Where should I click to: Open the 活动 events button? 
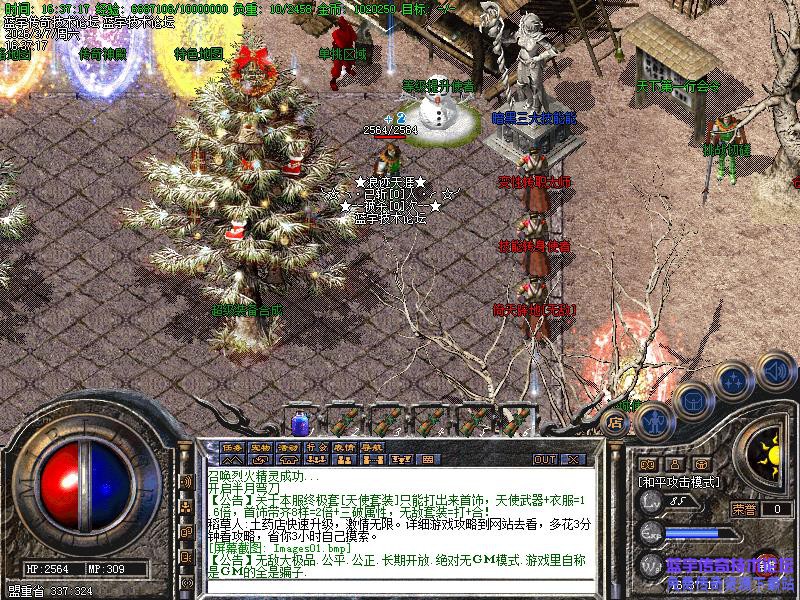coord(288,446)
